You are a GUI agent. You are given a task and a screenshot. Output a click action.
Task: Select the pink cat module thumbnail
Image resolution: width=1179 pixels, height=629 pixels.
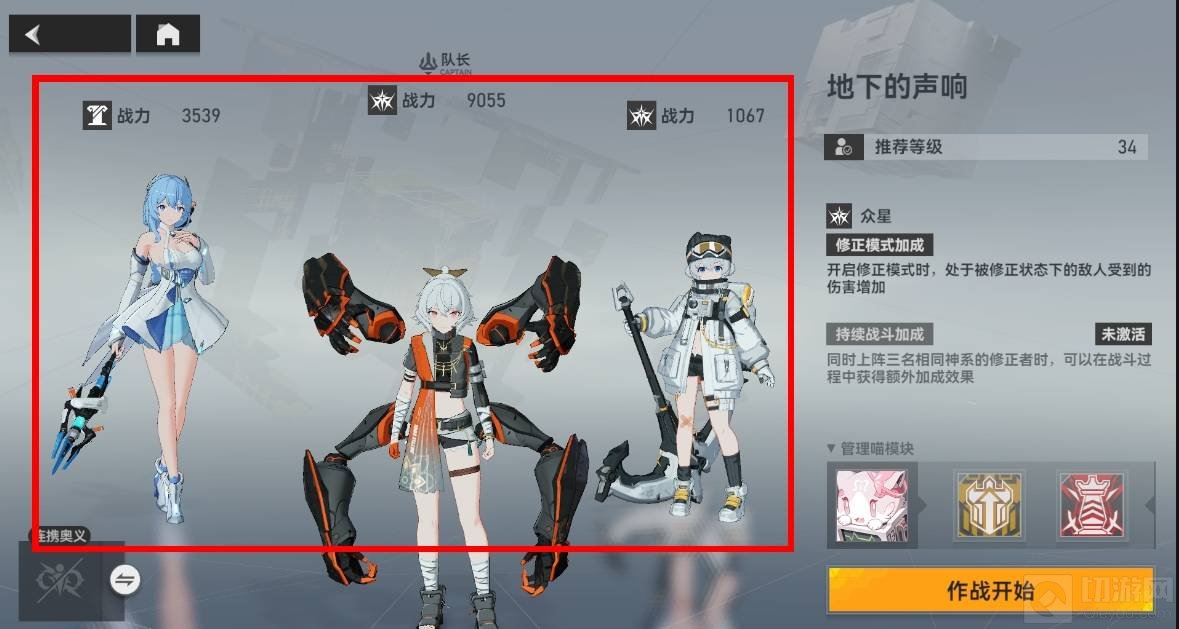coord(872,504)
